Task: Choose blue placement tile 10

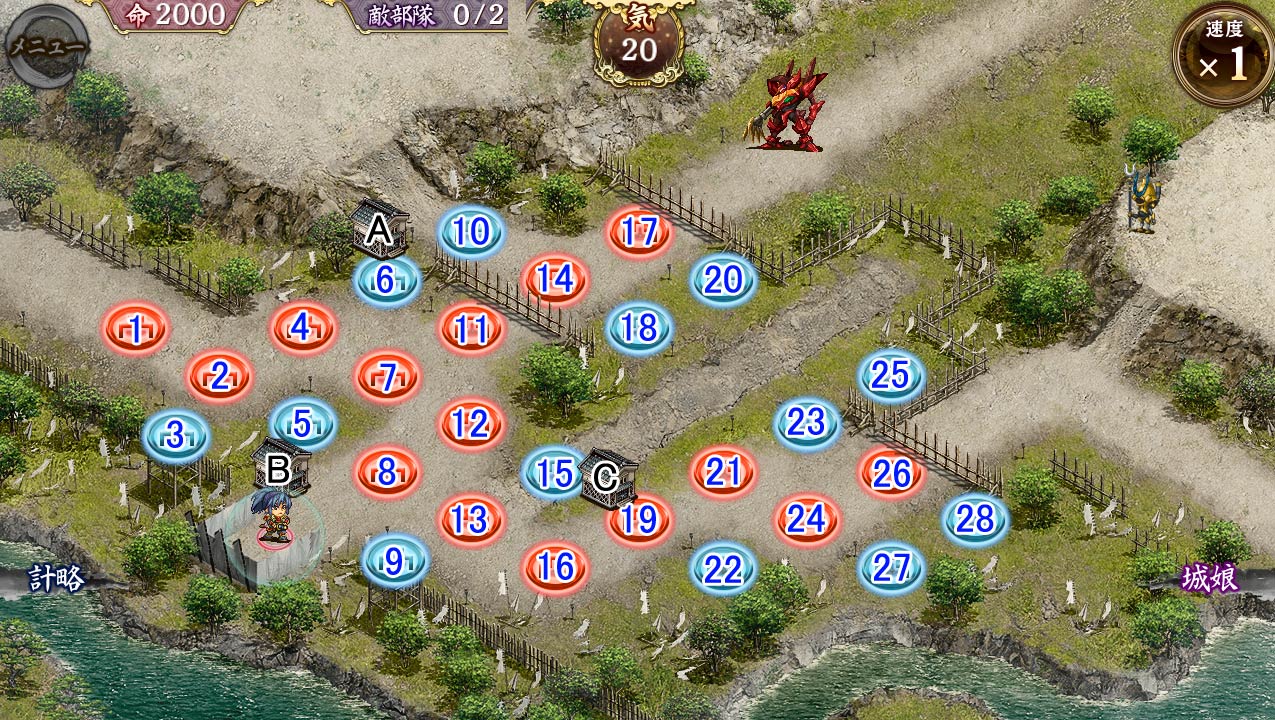Action: click(x=471, y=232)
